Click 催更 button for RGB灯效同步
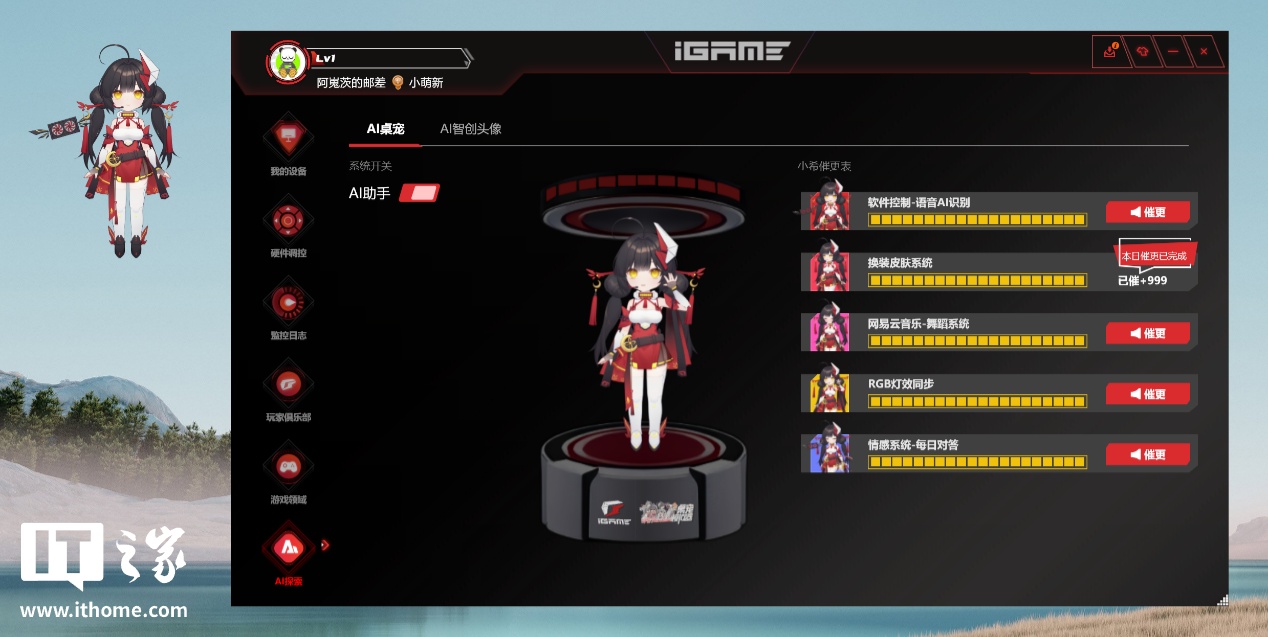Image resolution: width=1268 pixels, height=637 pixels. coord(1147,394)
